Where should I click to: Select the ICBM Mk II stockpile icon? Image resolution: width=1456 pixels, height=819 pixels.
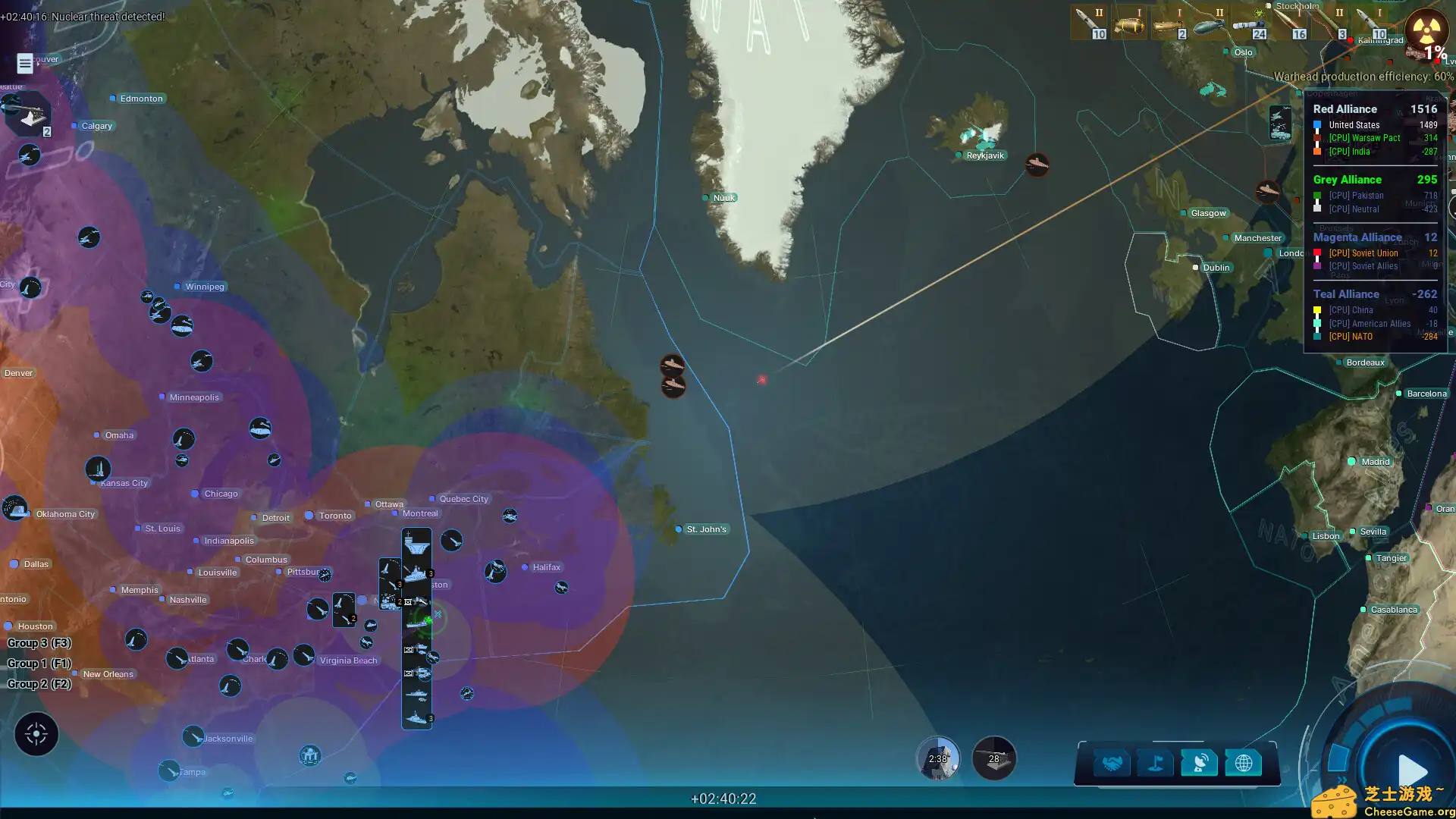click(1090, 21)
